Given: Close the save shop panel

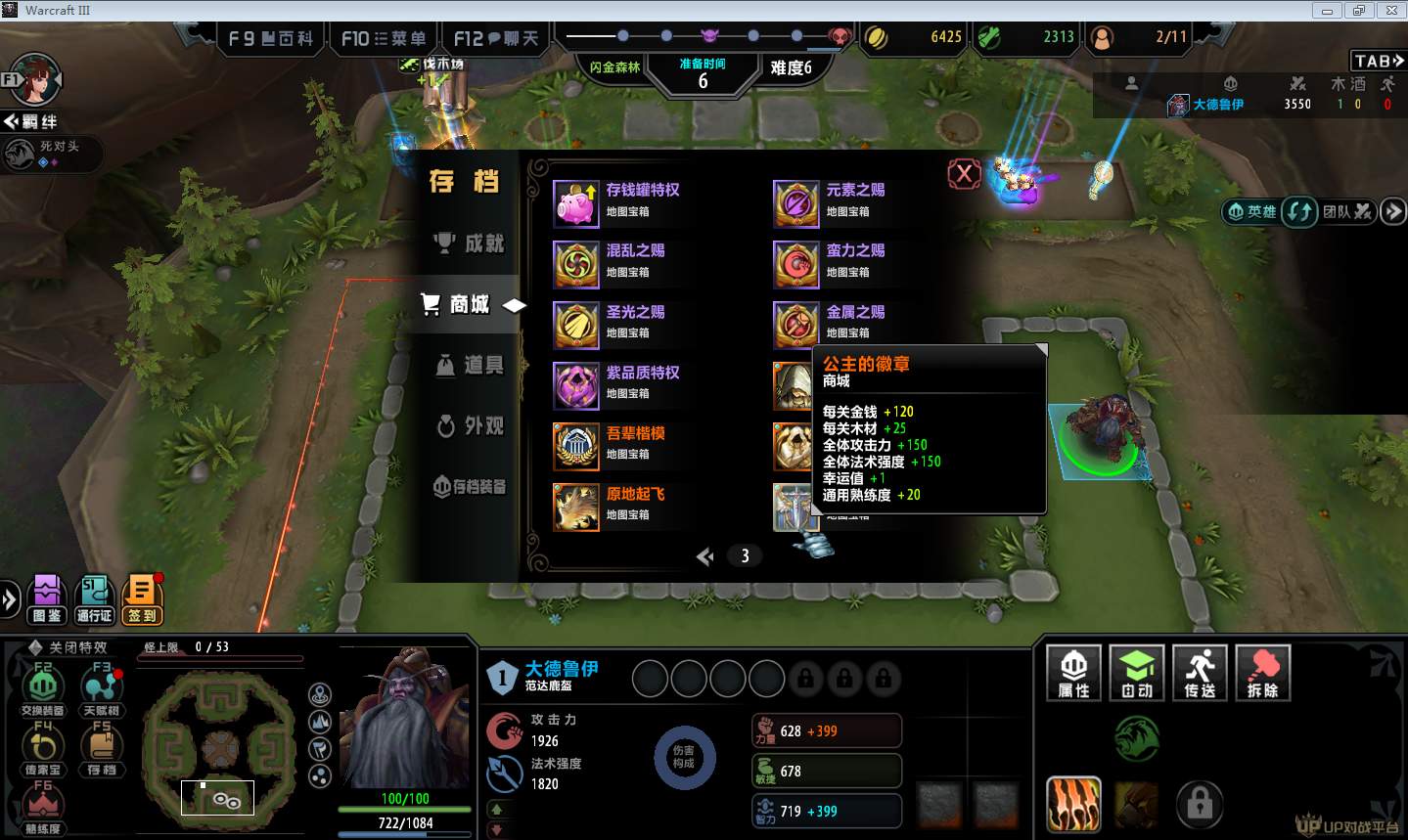Looking at the screenshot, I should coord(964,174).
